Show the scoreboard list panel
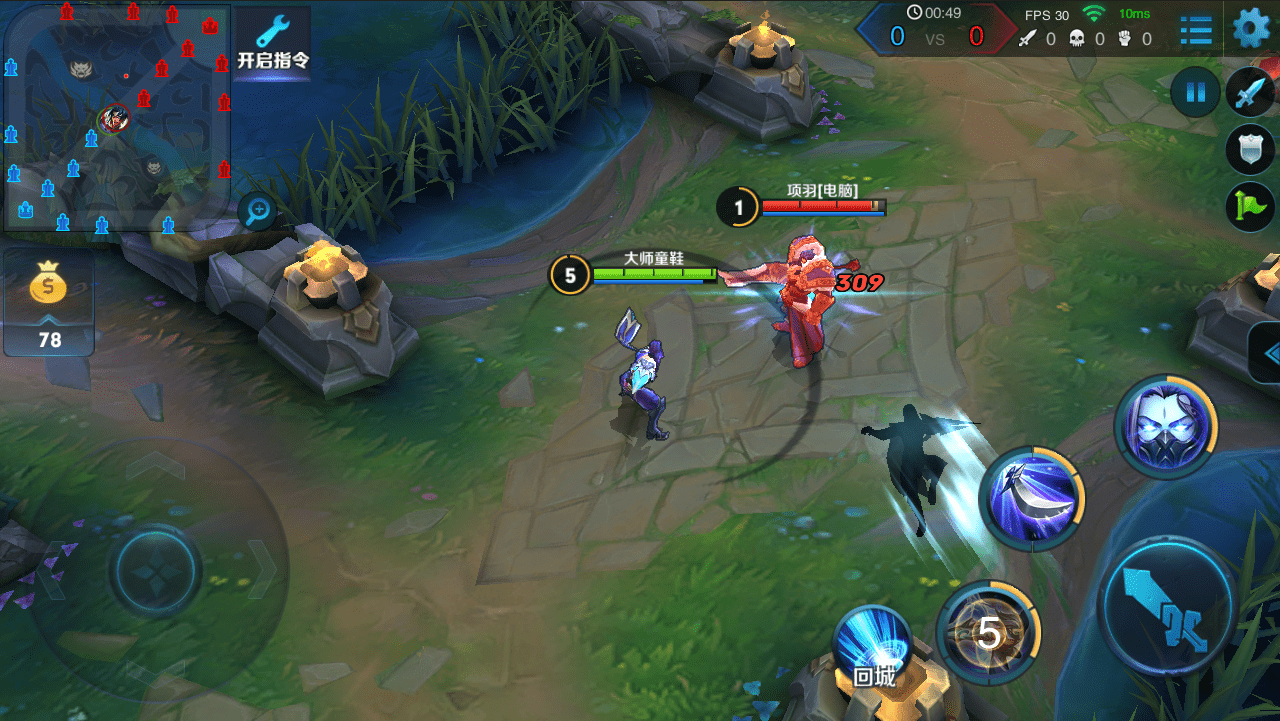1280x721 pixels. coord(1195,30)
